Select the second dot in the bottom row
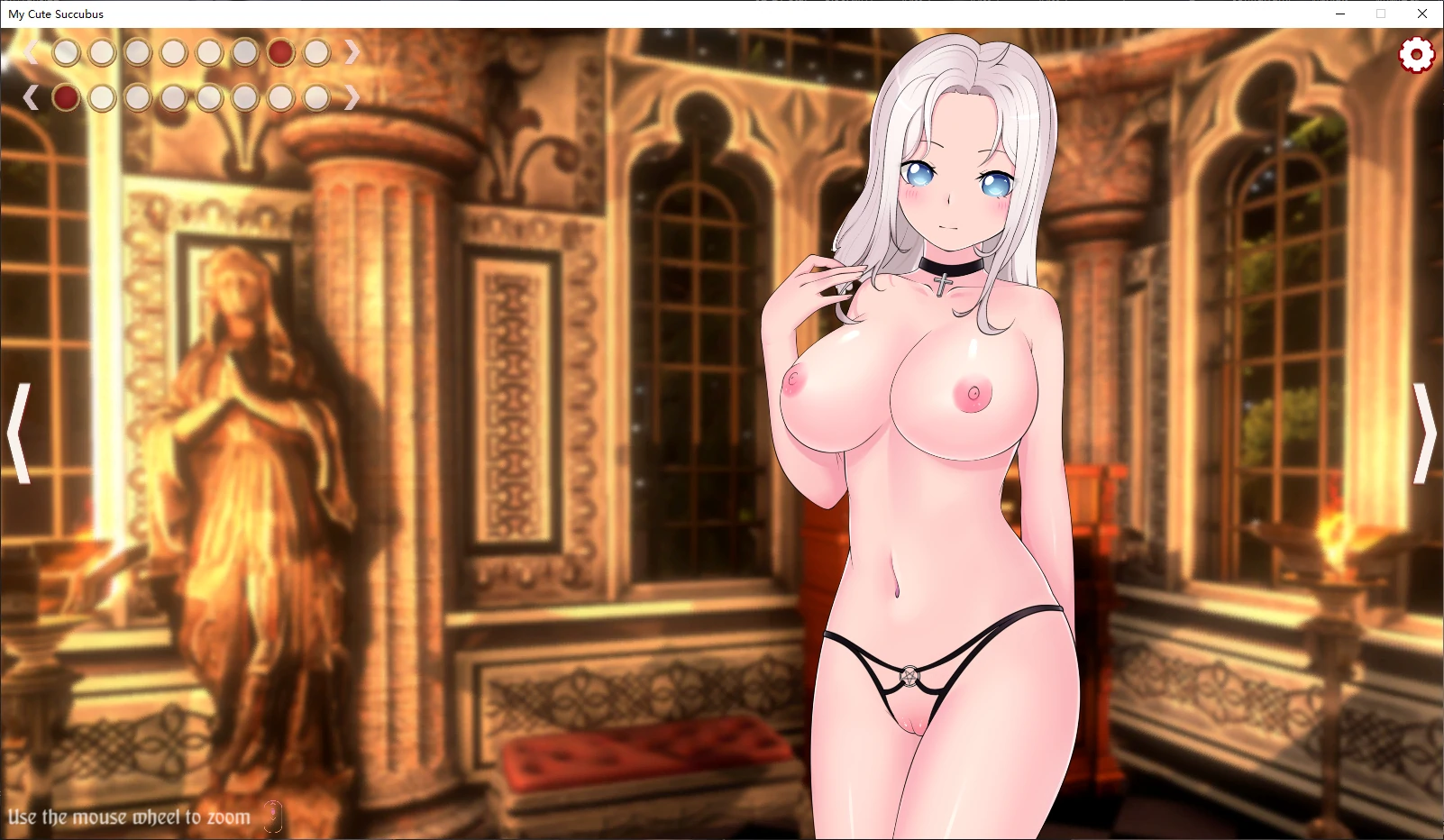The height and width of the screenshot is (840, 1444). tap(101, 97)
